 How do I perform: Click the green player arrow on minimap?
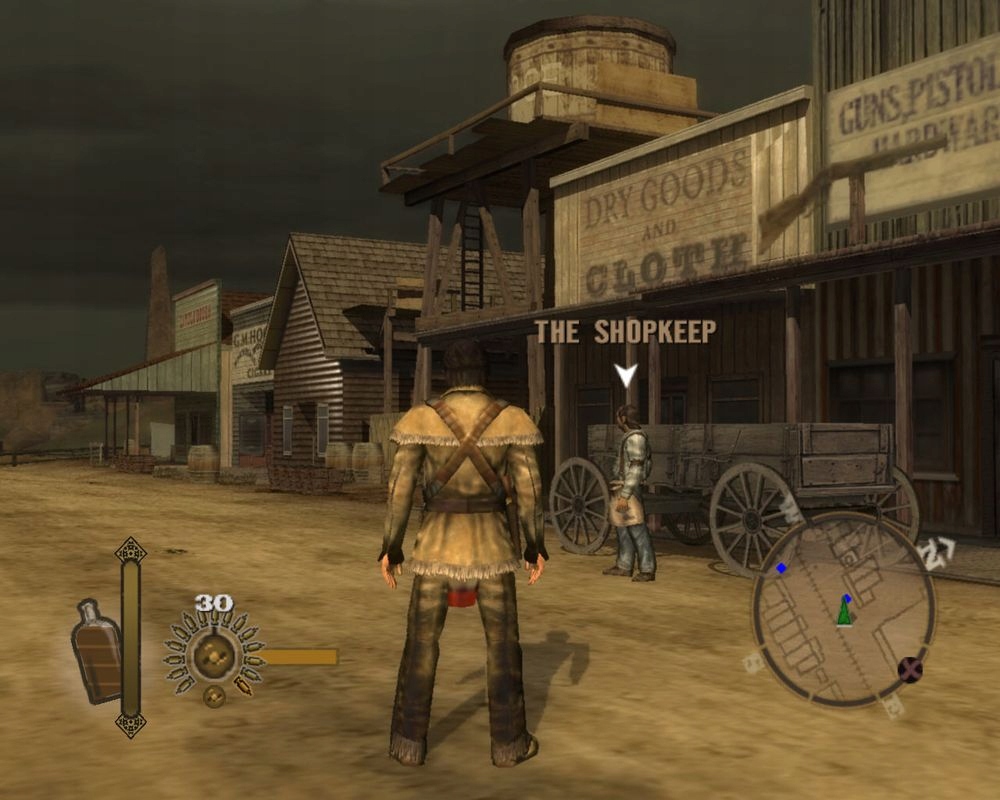coord(845,612)
